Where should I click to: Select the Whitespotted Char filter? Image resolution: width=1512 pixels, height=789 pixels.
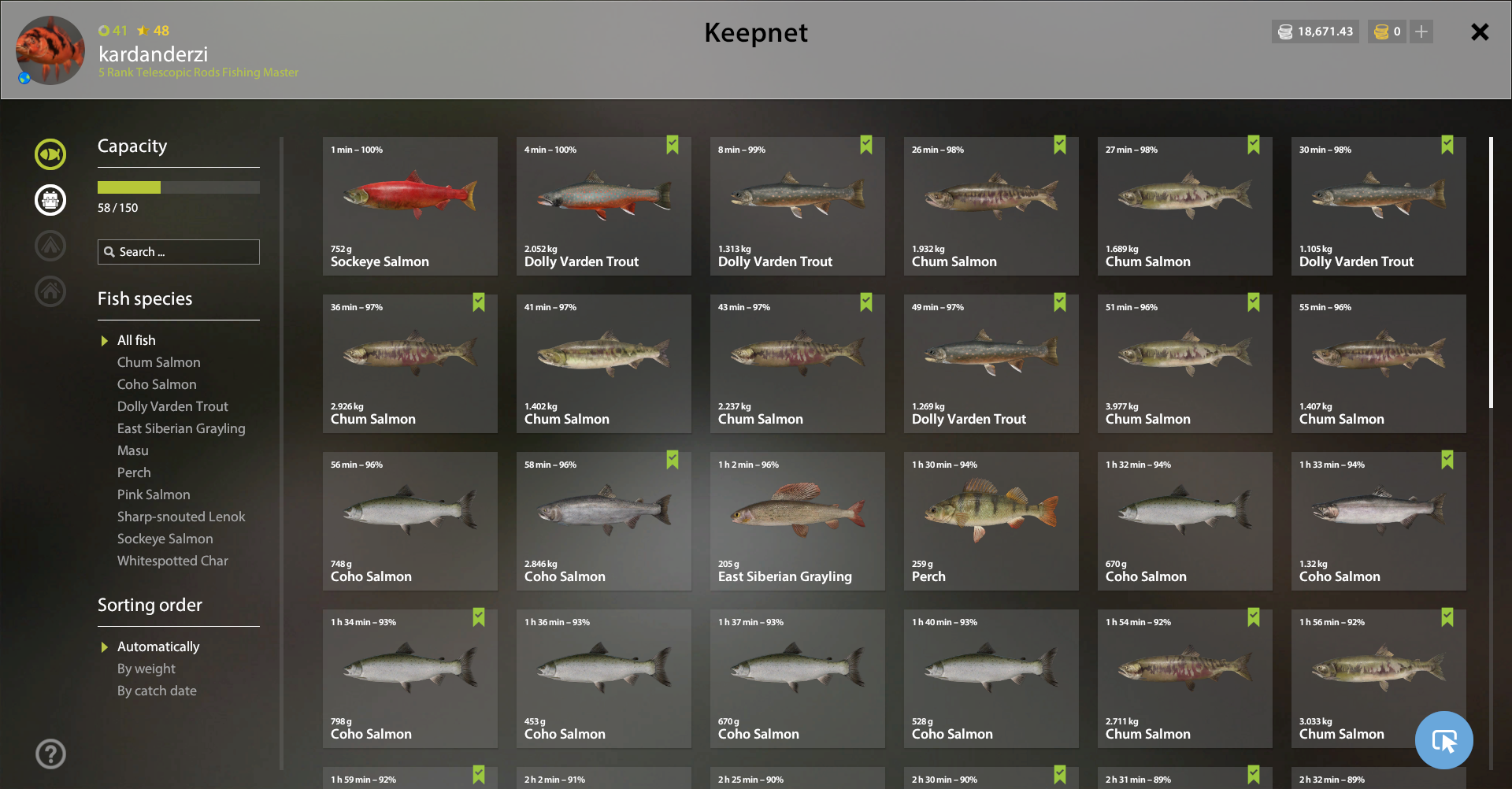click(172, 561)
